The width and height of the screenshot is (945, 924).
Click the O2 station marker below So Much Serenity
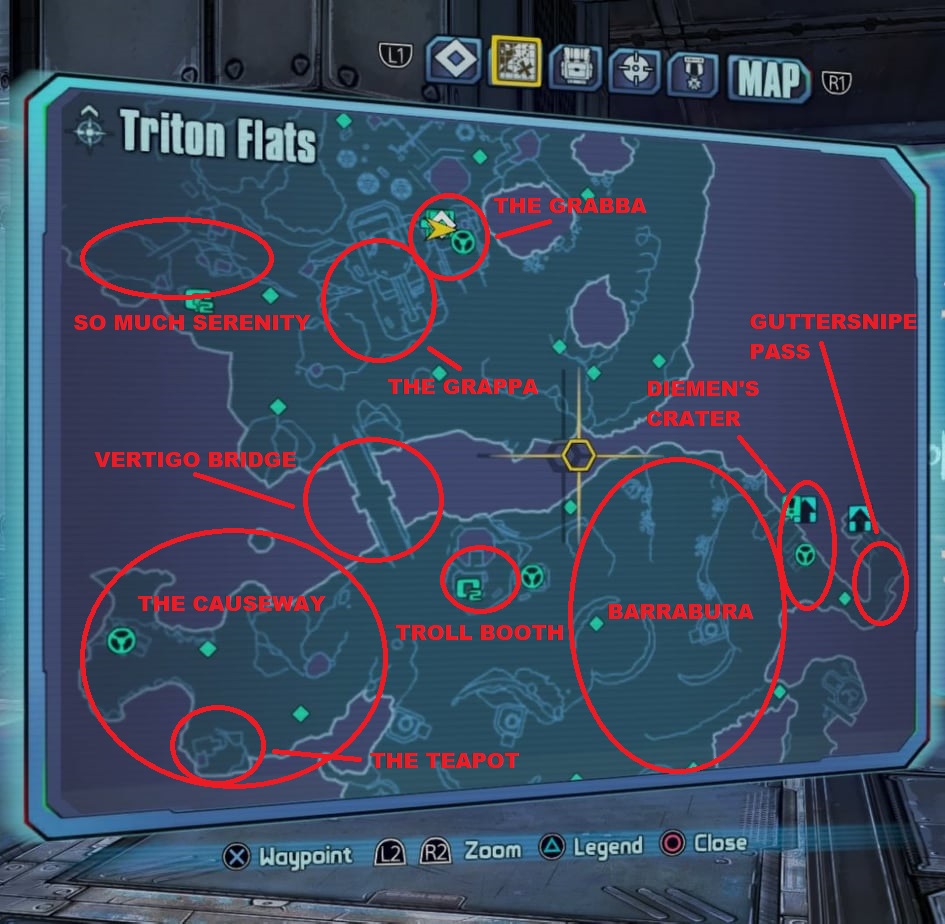pos(199,298)
